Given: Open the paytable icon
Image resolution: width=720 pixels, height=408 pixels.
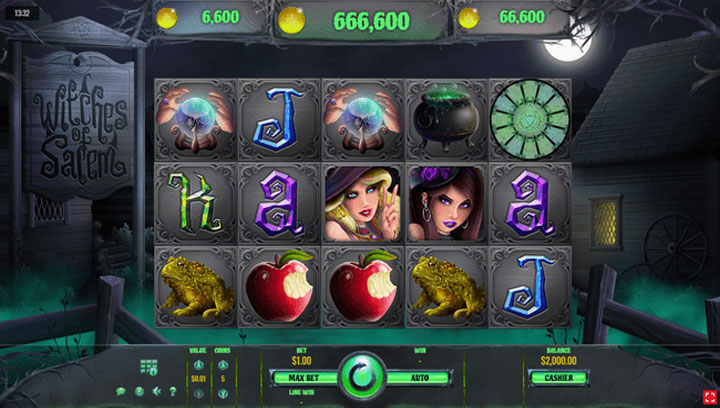Looking at the screenshot, I should (x=149, y=368).
